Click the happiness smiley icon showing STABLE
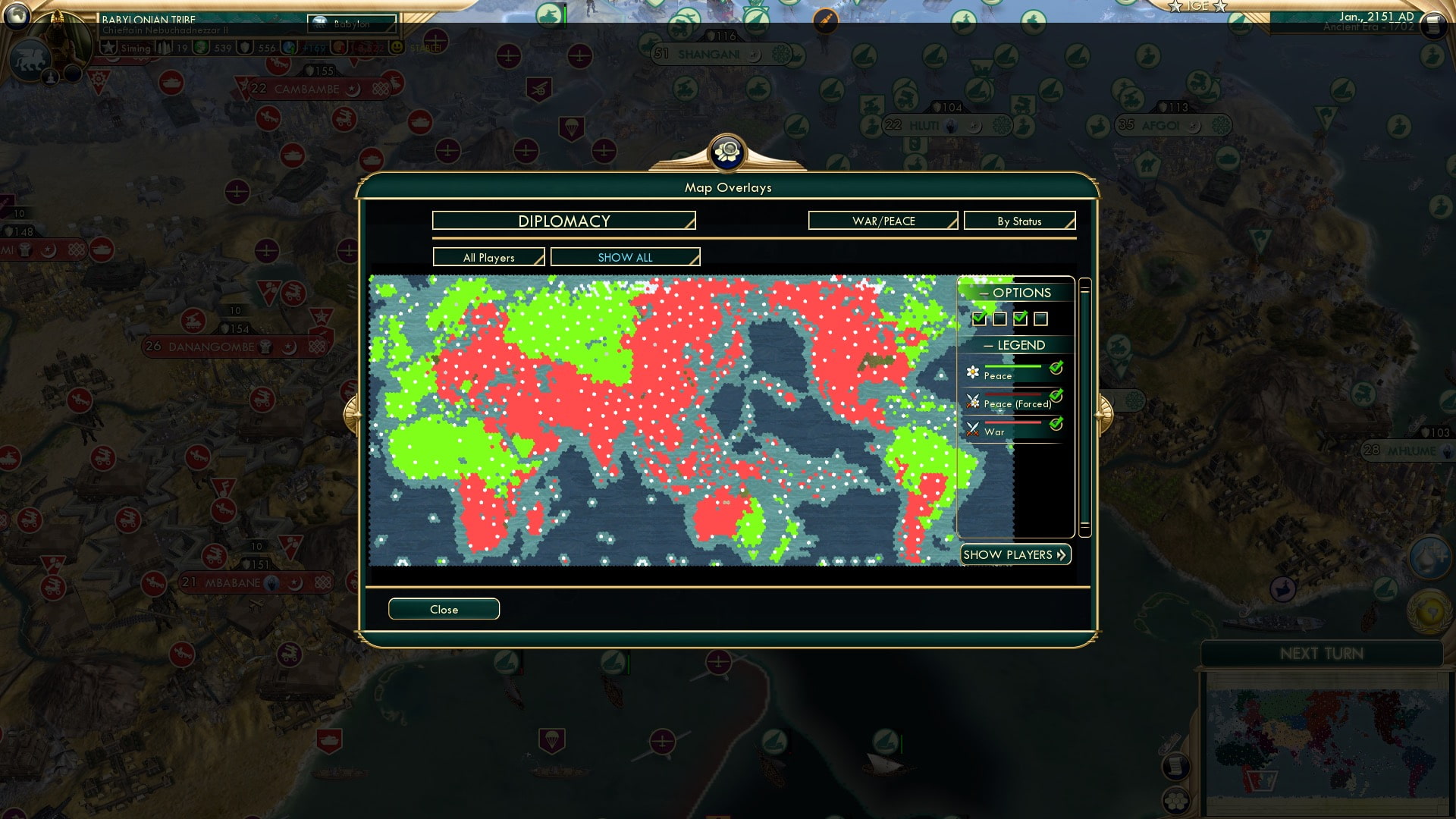1456x819 pixels. 397,46
